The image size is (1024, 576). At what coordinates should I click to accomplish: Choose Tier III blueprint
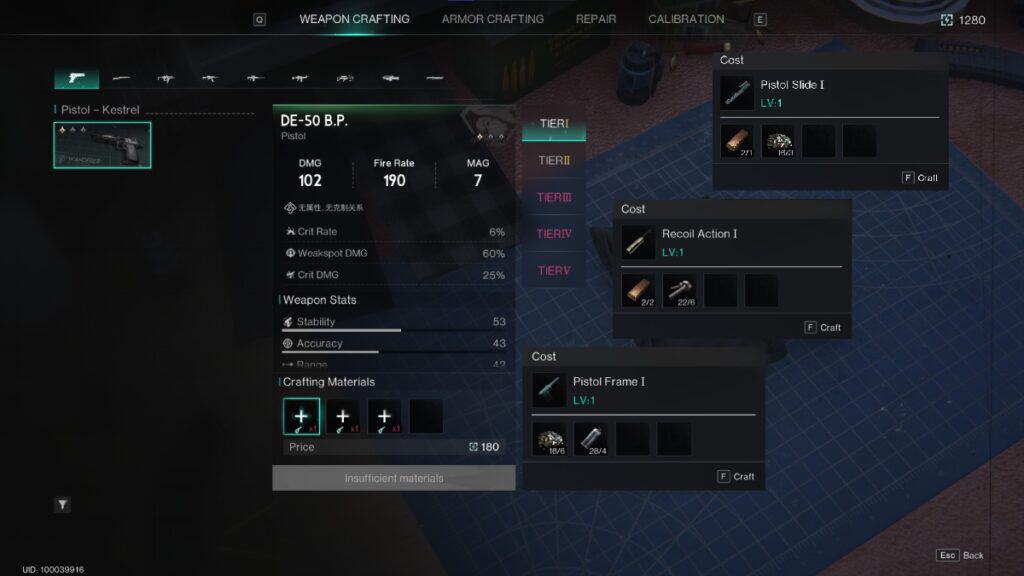coord(554,197)
